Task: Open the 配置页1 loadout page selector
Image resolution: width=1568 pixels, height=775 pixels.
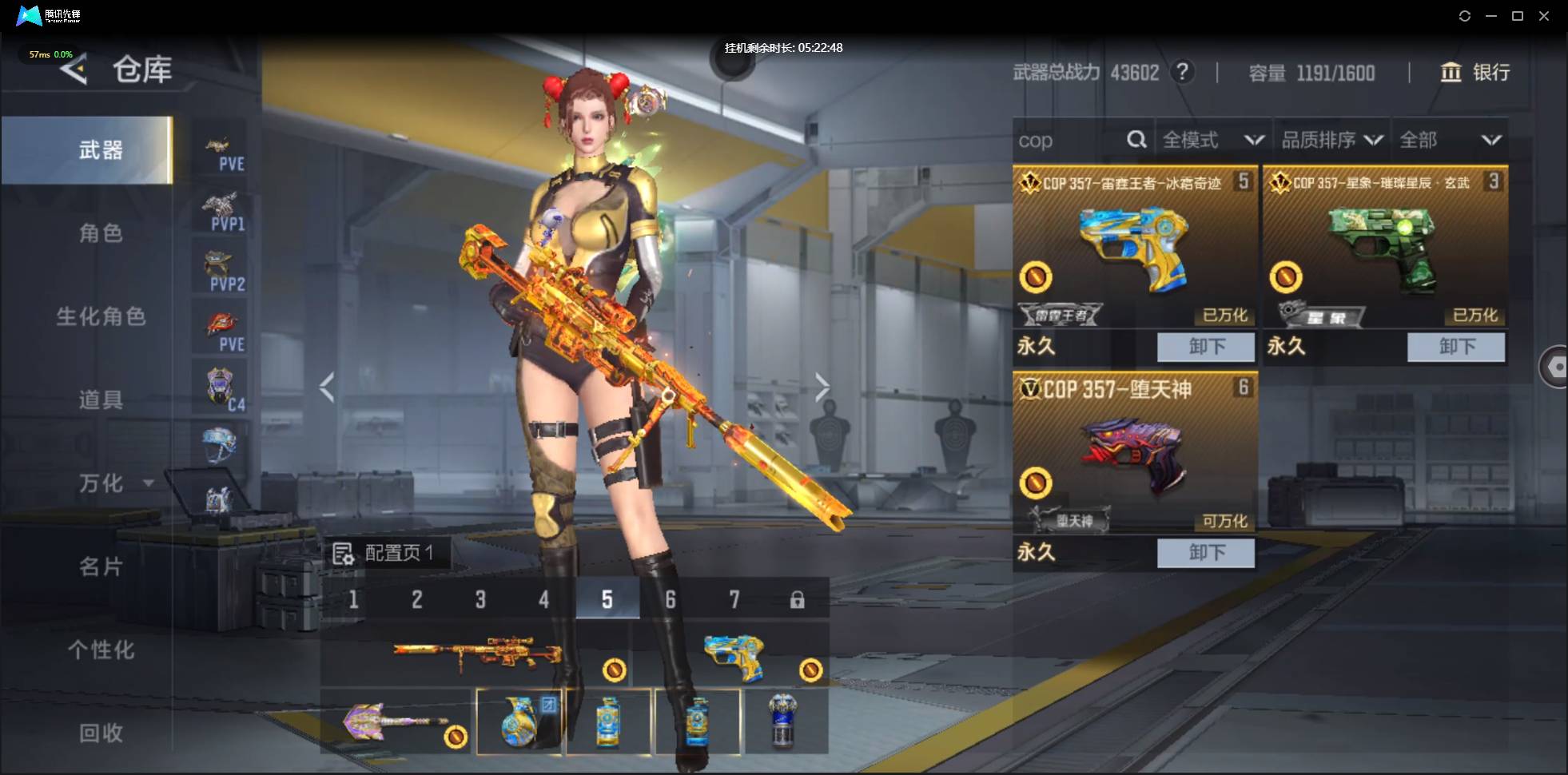Action: (x=384, y=553)
